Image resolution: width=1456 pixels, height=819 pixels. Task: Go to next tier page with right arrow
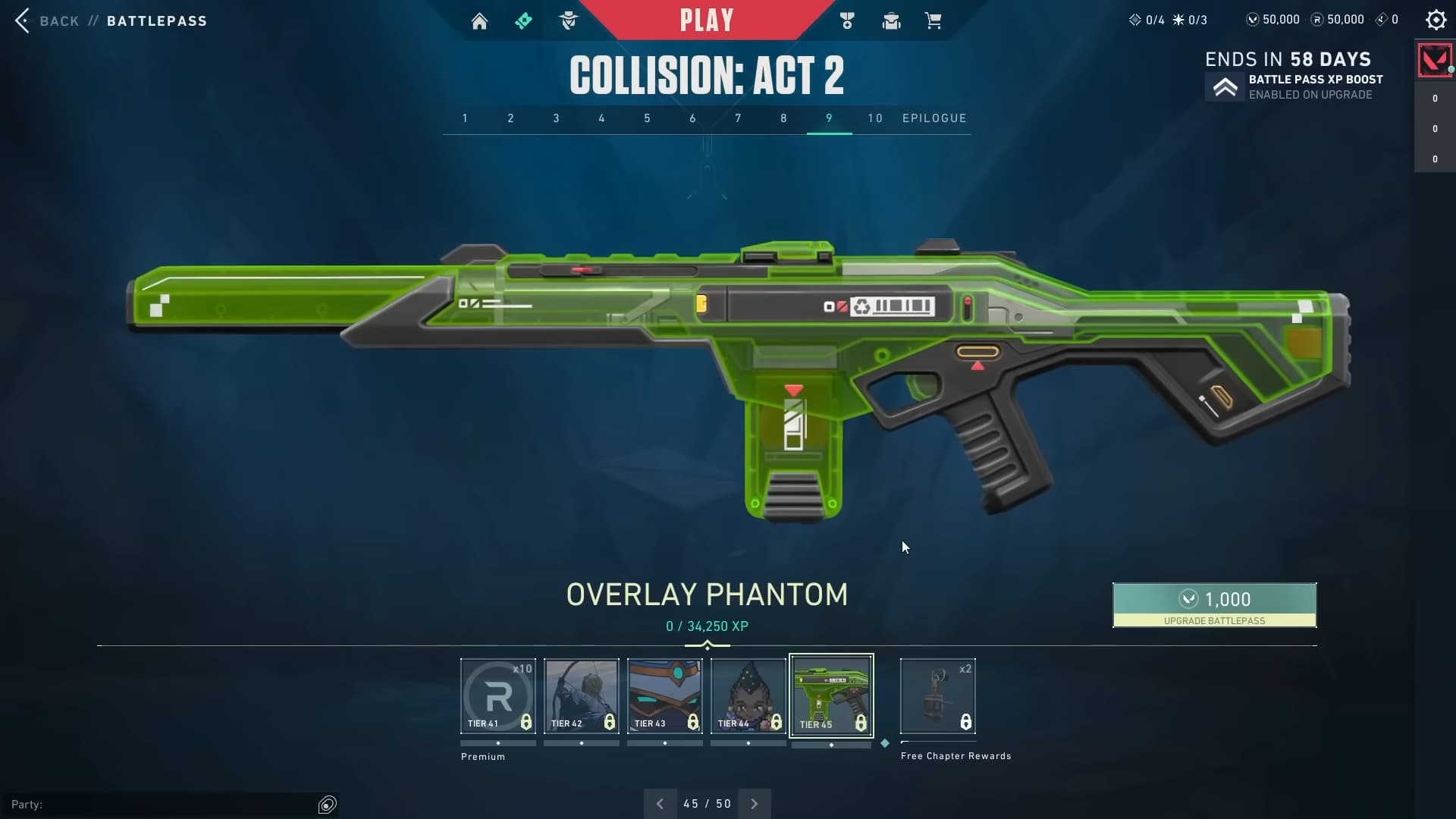click(x=755, y=803)
